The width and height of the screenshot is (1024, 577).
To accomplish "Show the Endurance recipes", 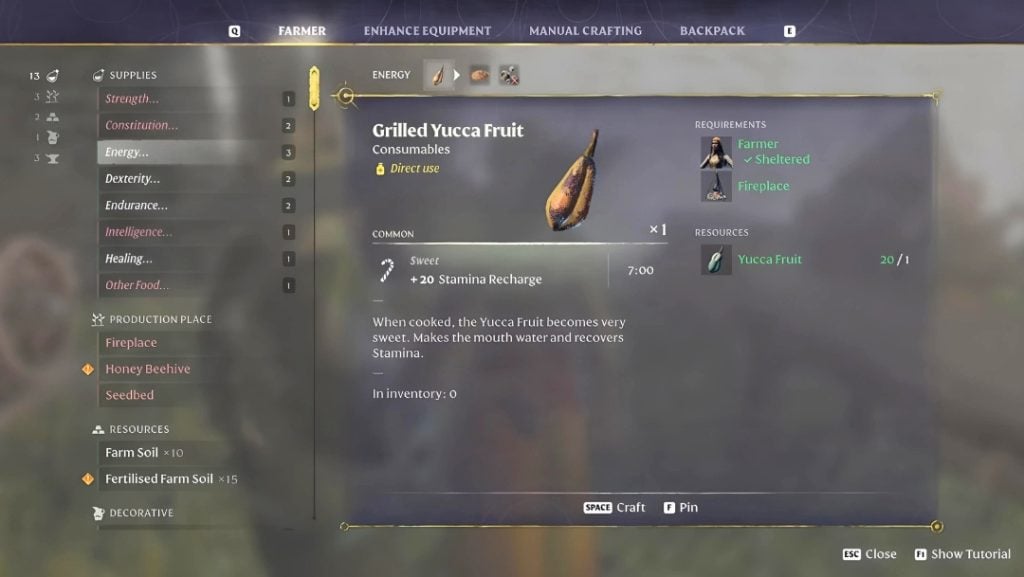I will (136, 205).
